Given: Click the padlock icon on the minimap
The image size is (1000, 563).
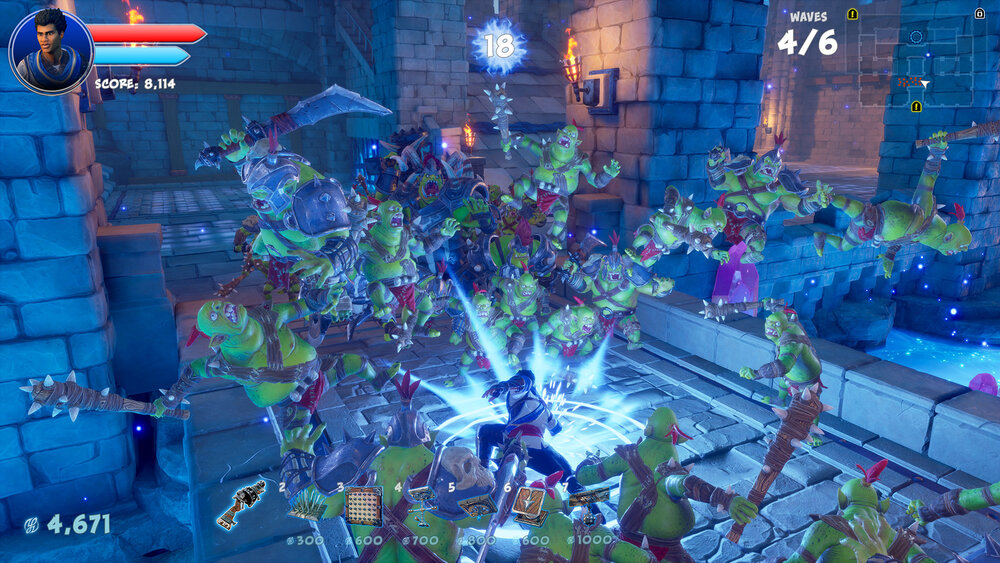Looking at the screenshot, I should [x=979, y=13].
